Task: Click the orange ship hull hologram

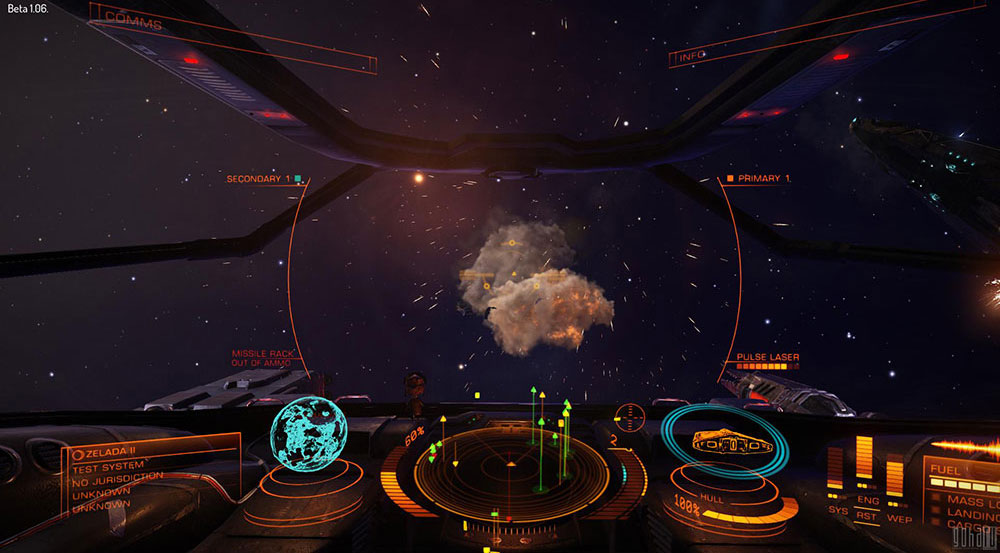Action: 721,440
